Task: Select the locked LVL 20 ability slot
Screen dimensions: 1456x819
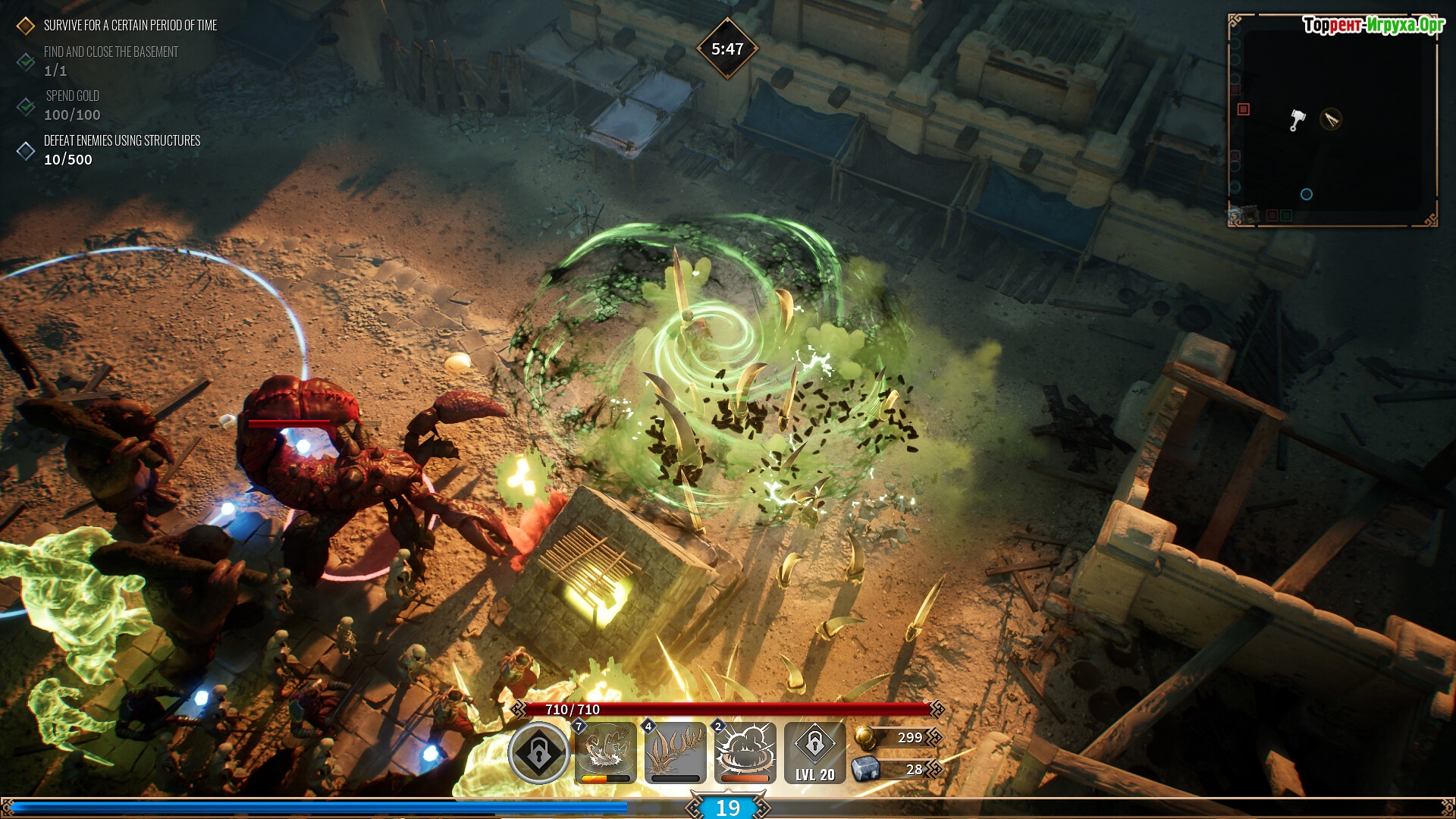Action: (814, 752)
